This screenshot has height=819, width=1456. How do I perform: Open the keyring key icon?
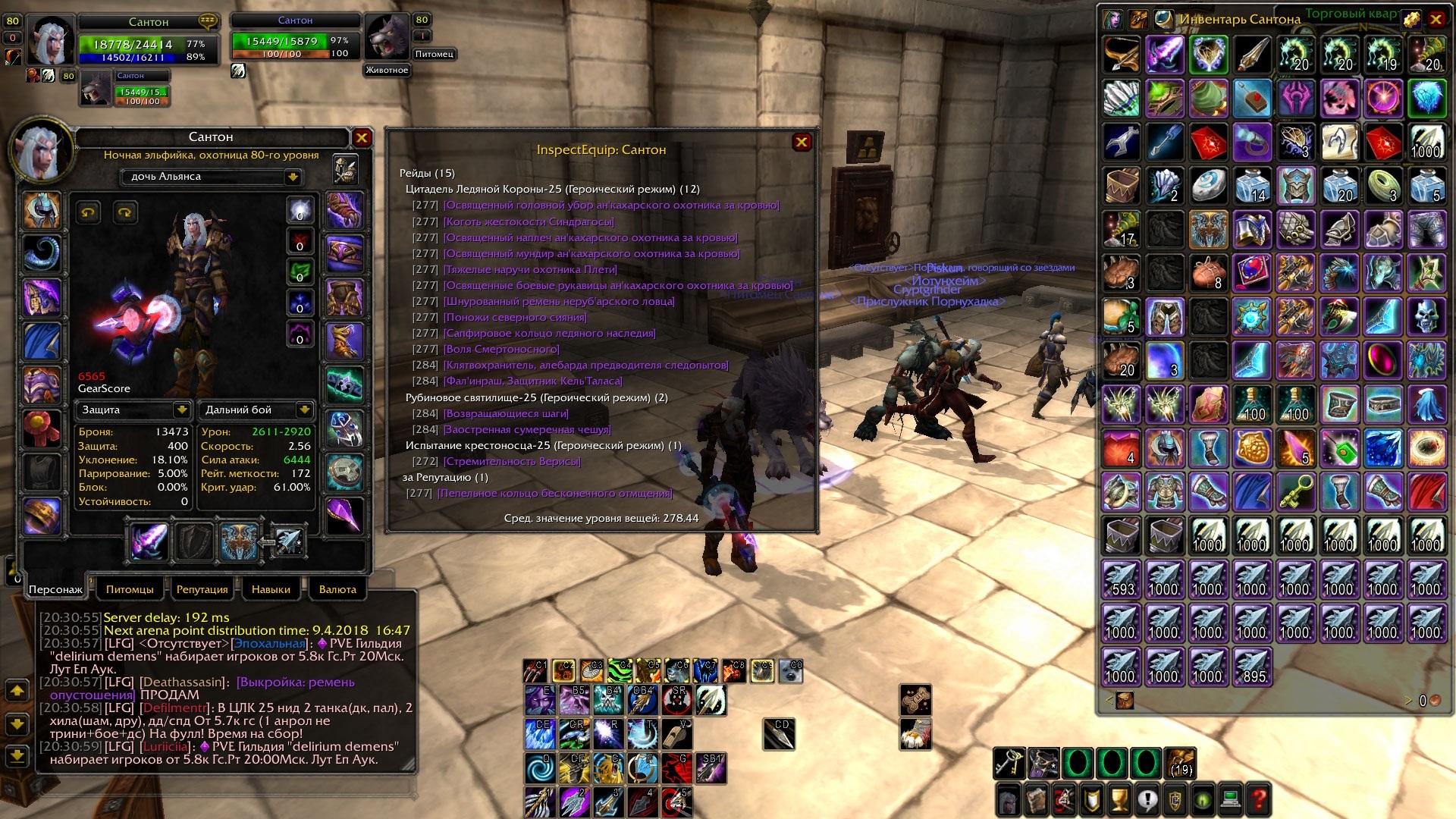point(1009,763)
